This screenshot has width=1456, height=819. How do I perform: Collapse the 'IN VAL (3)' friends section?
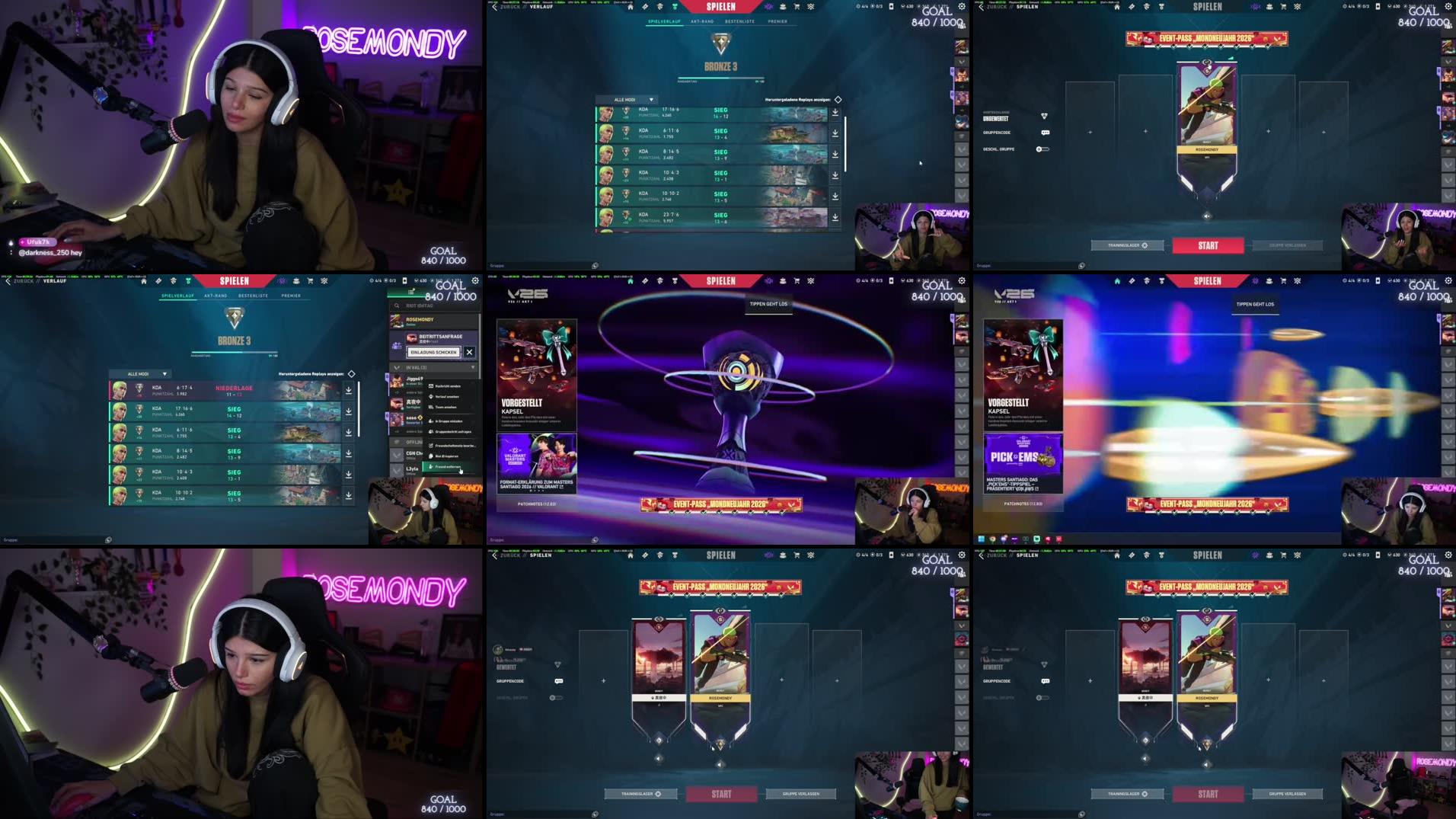point(472,368)
